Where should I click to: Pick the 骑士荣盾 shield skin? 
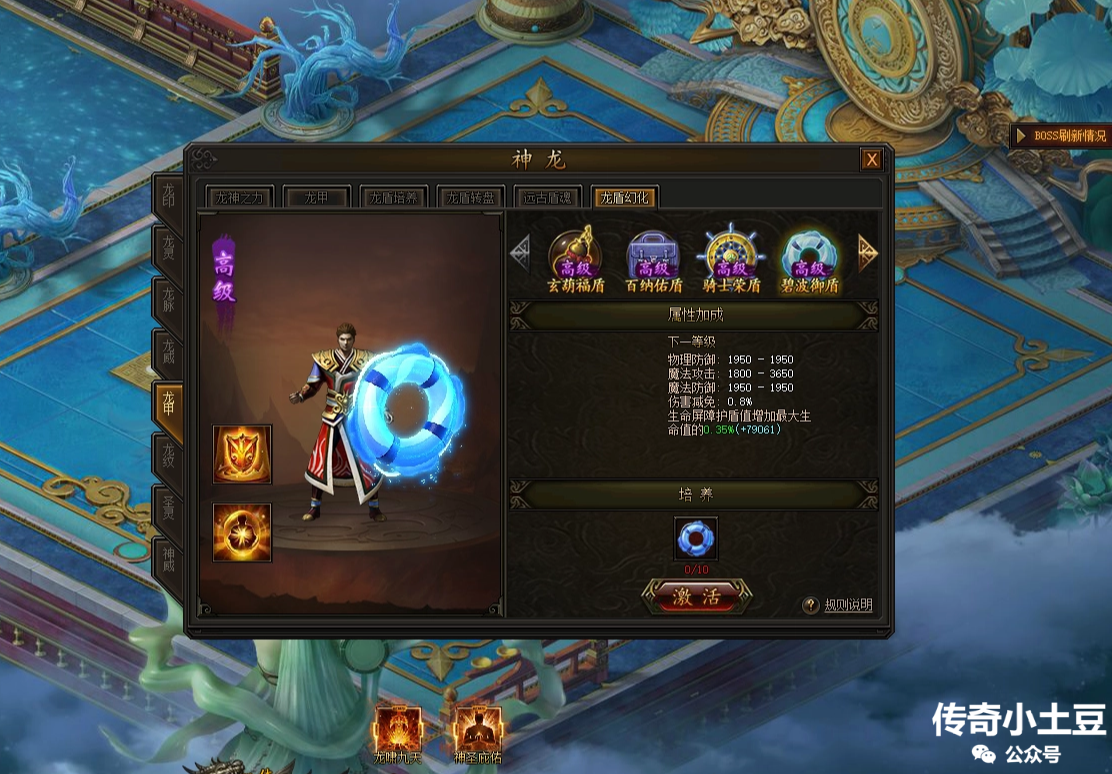tap(731, 259)
